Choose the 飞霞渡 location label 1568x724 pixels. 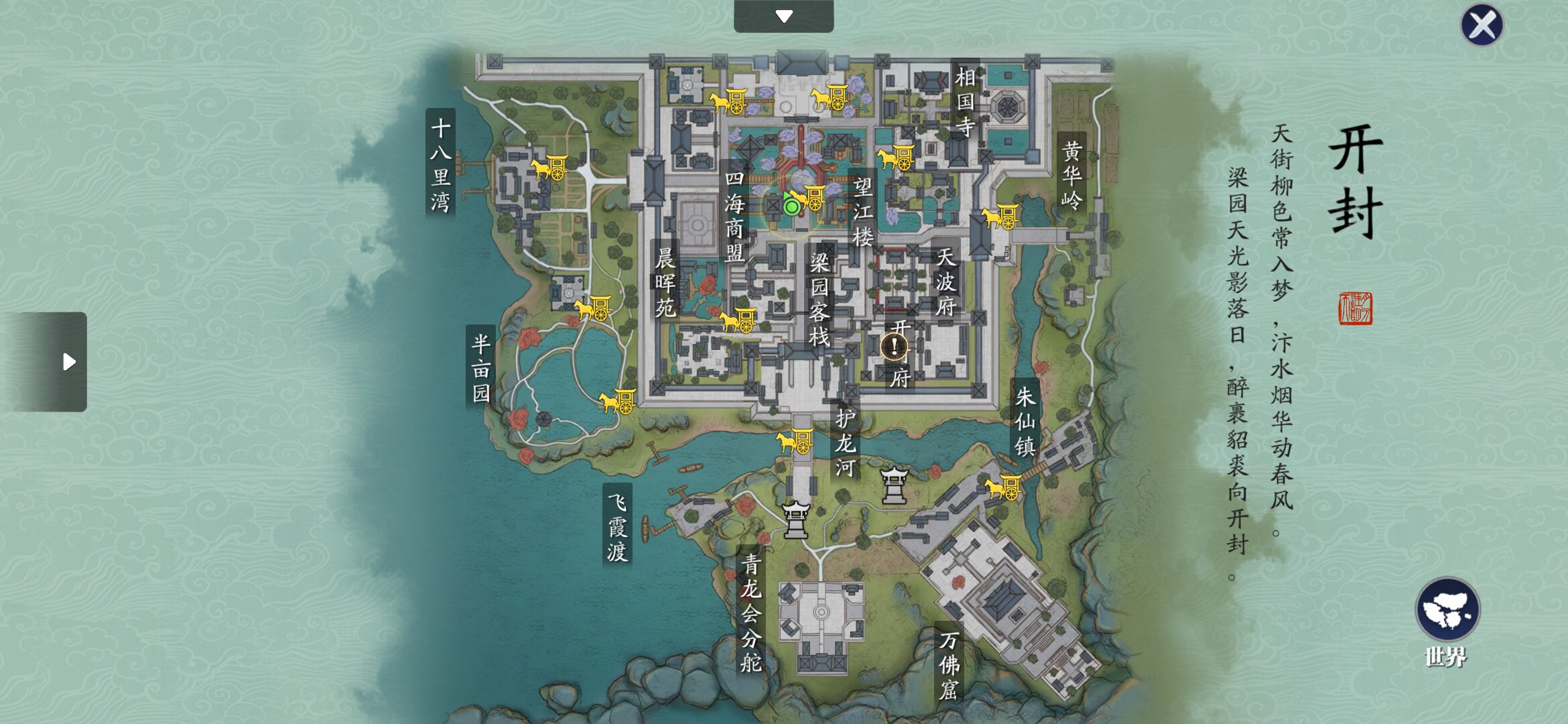(x=617, y=526)
